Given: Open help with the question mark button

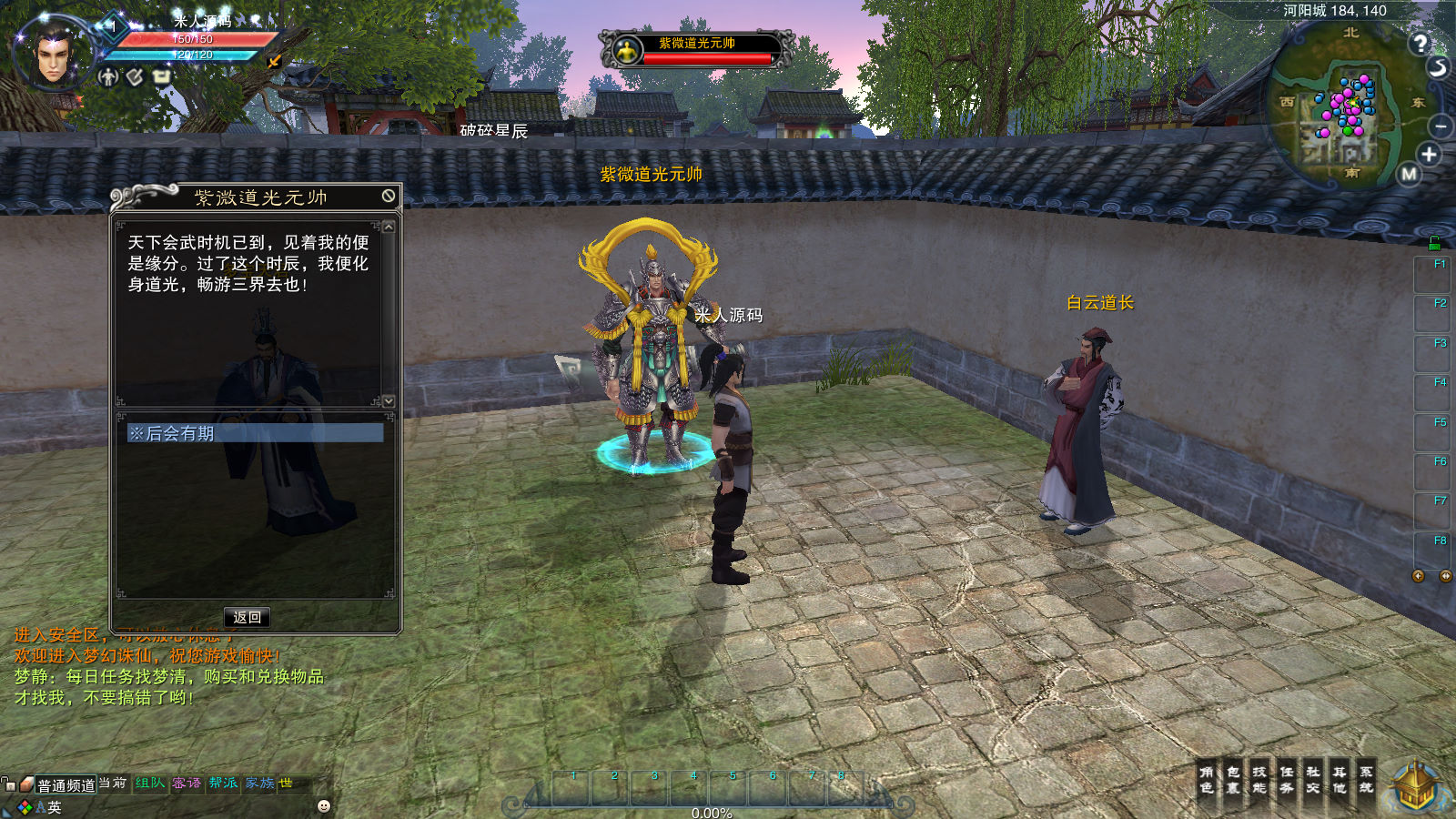Looking at the screenshot, I should coord(1420,43).
